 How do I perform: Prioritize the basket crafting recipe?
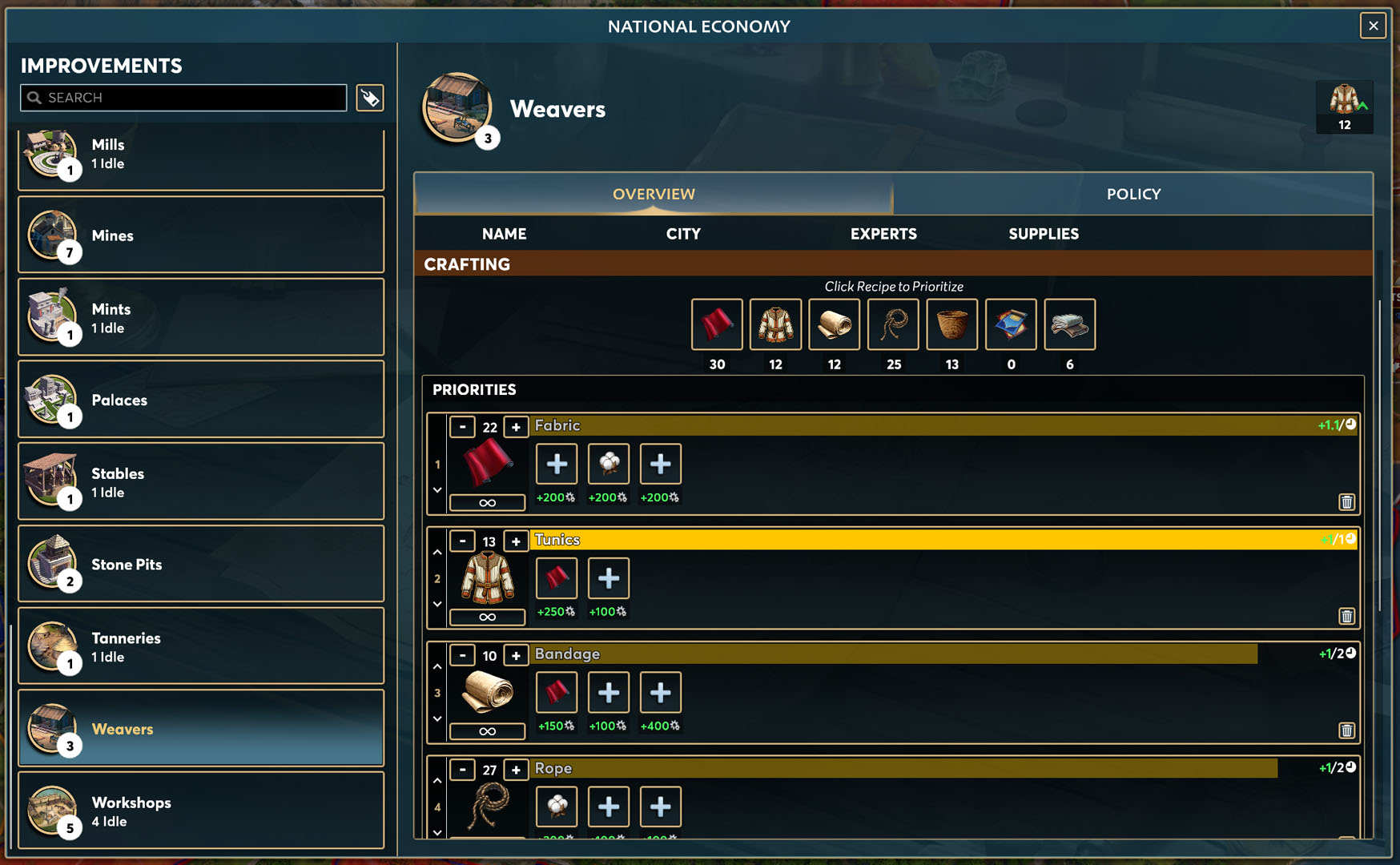click(x=951, y=324)
